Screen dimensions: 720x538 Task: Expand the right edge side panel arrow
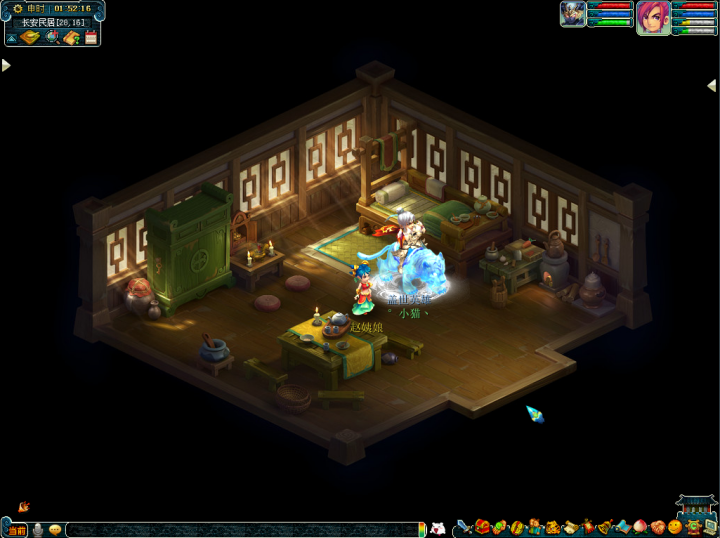click(x=712, y=86)
